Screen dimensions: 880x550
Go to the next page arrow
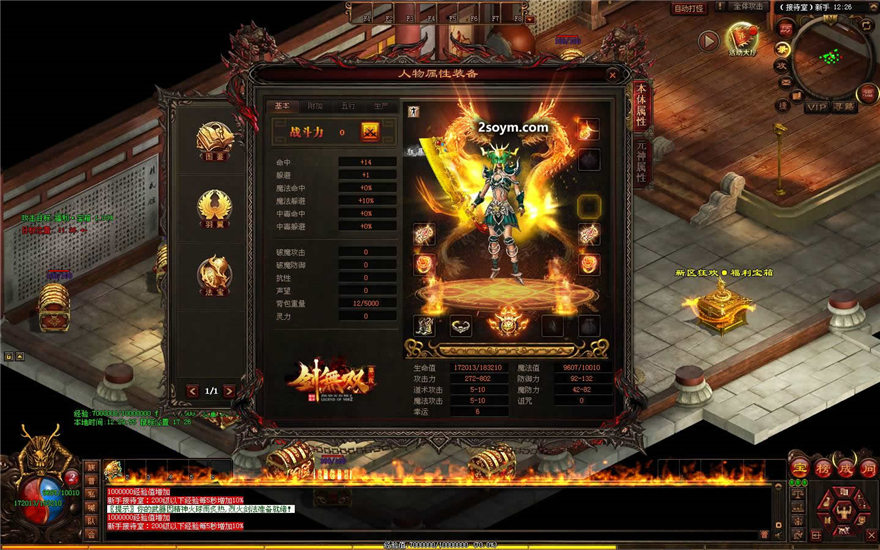tap(230, 390)
